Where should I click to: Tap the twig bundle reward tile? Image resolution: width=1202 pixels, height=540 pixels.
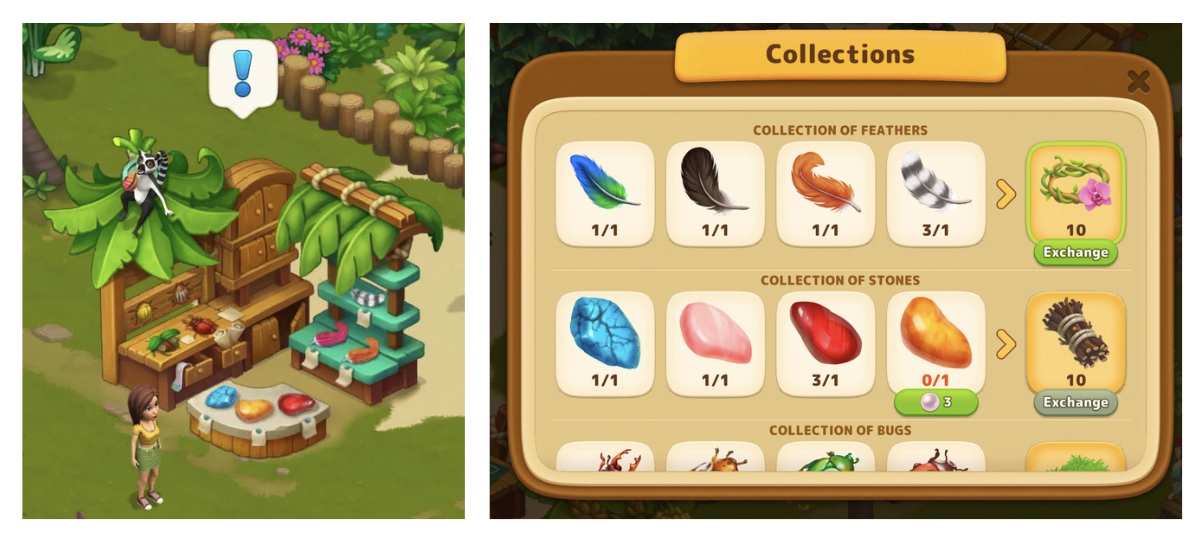[1075, 338]
